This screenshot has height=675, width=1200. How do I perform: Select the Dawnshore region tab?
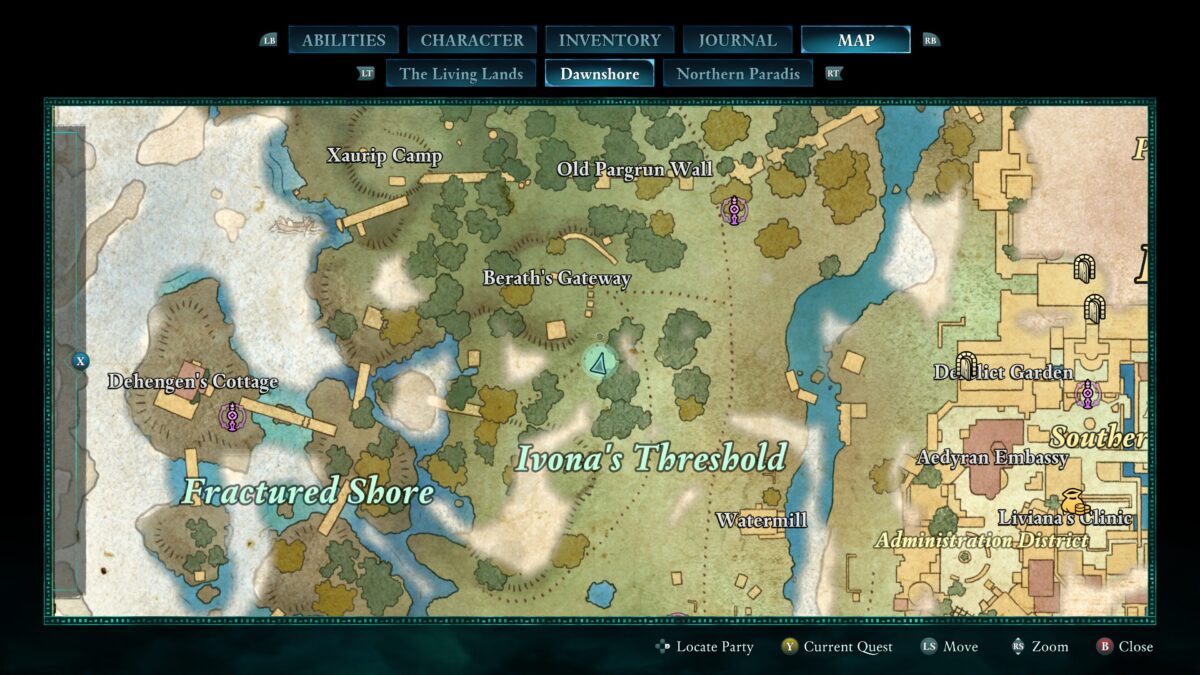pos(599,73)
